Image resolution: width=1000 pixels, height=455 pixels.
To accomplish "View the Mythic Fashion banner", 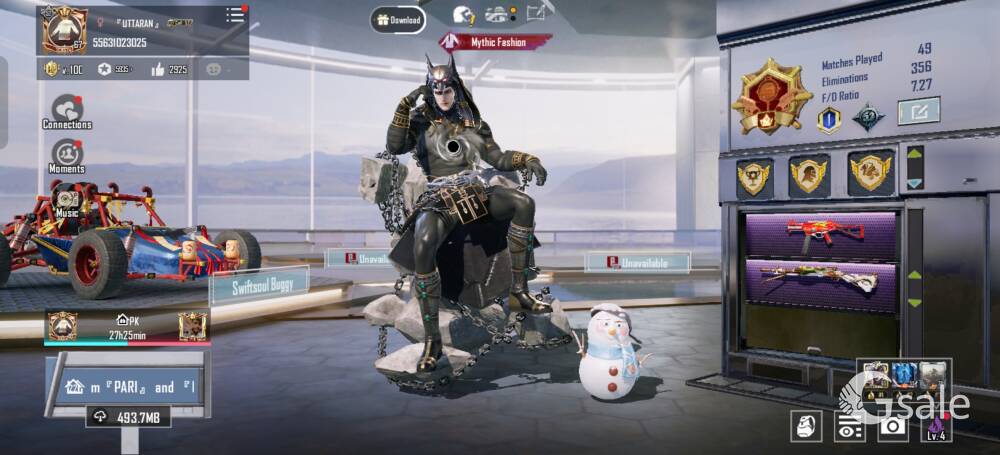I will (496, 41).
